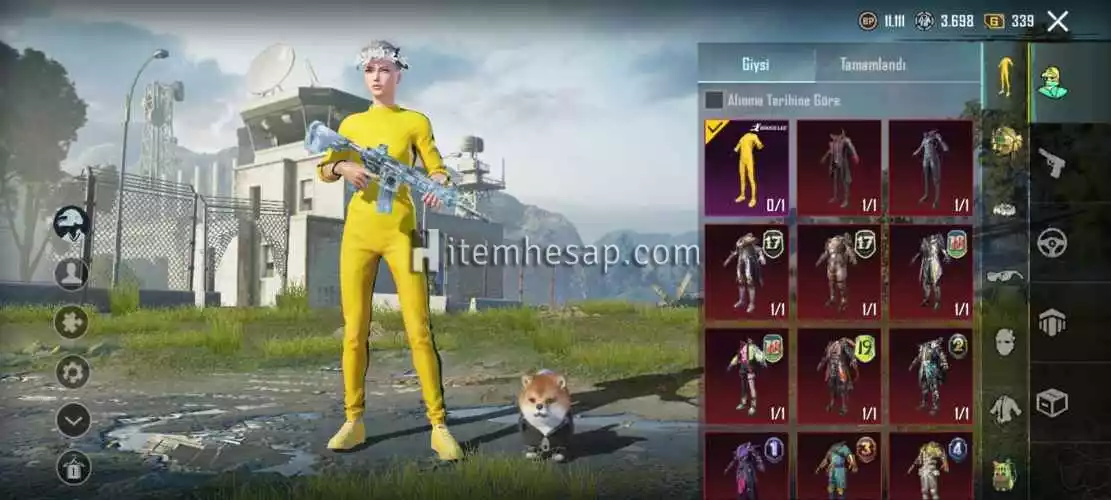Click the helmet display icon on left
Screen dimensions: 1111x500
coord(72,223)
